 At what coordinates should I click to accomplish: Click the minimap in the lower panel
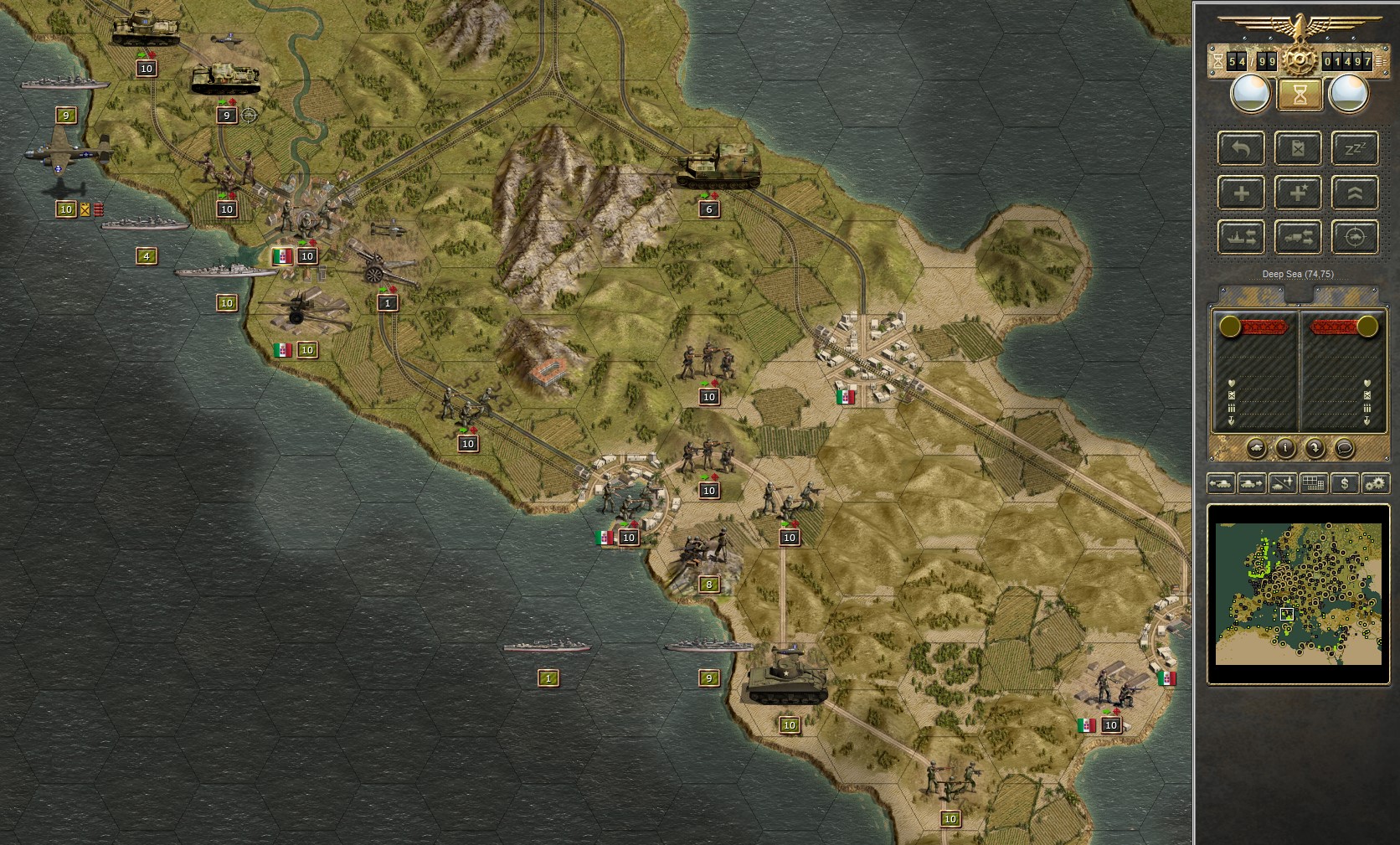point(1298,595)
